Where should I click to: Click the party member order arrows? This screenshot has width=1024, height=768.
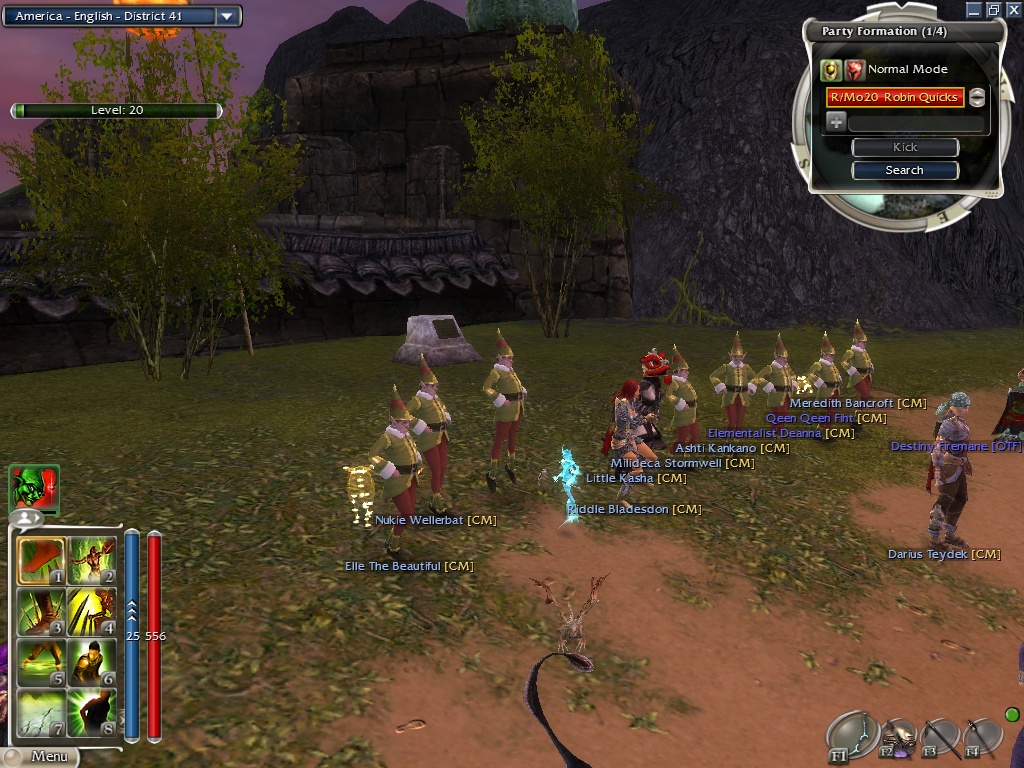coord(977,97)
